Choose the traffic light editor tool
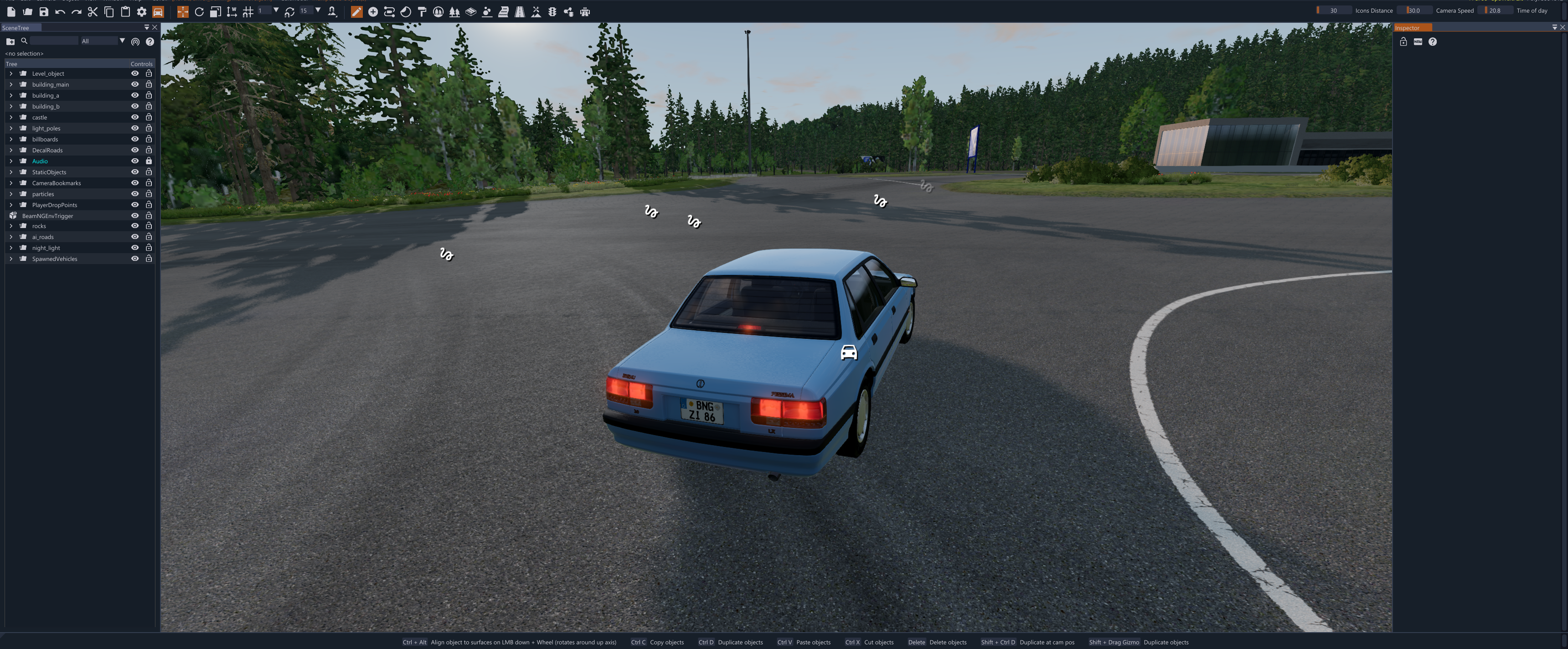1568x649 pixels. point(552,11)
